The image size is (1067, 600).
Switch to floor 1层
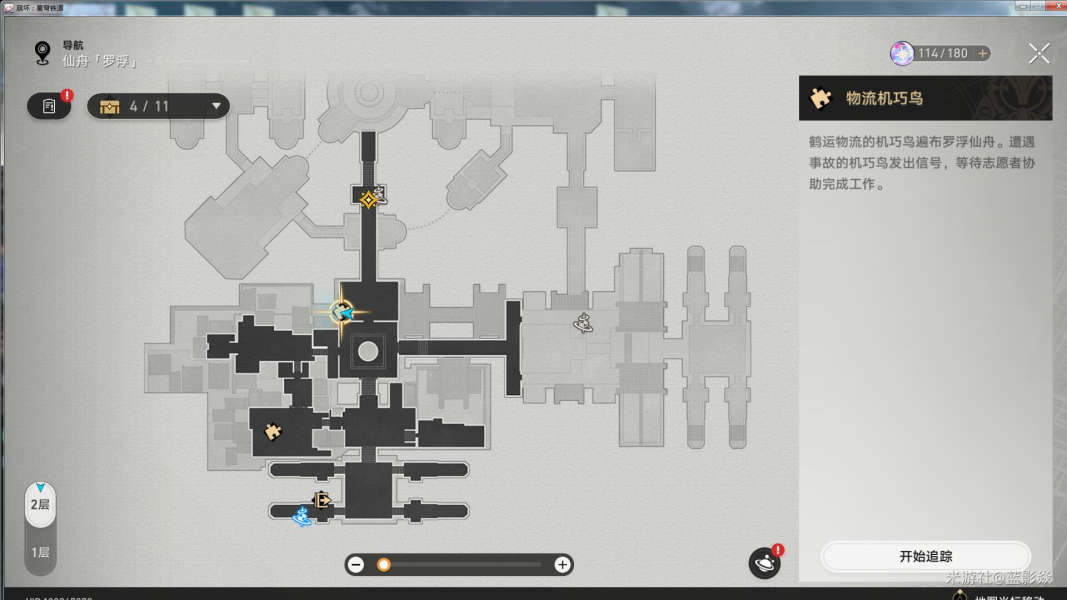coord(40,552)
